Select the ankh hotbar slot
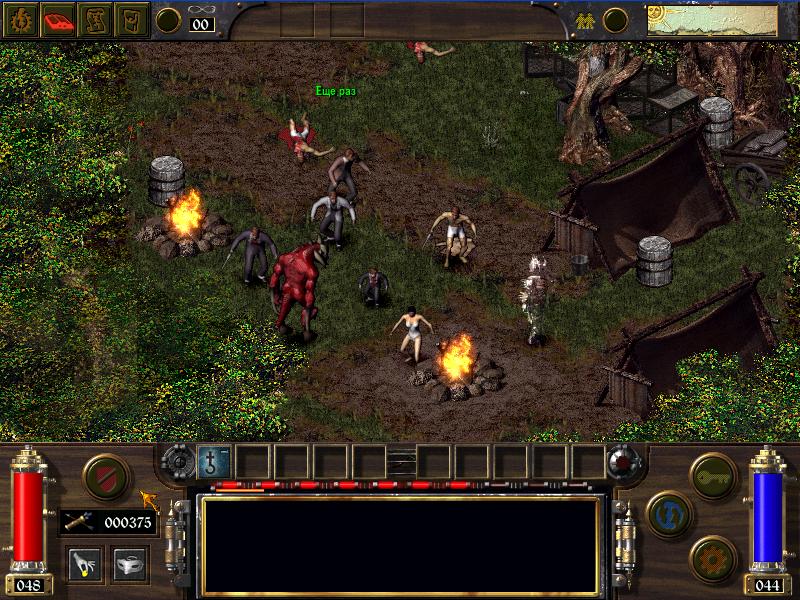The width and height of the screenshot is (800, 600). point(215,462)
